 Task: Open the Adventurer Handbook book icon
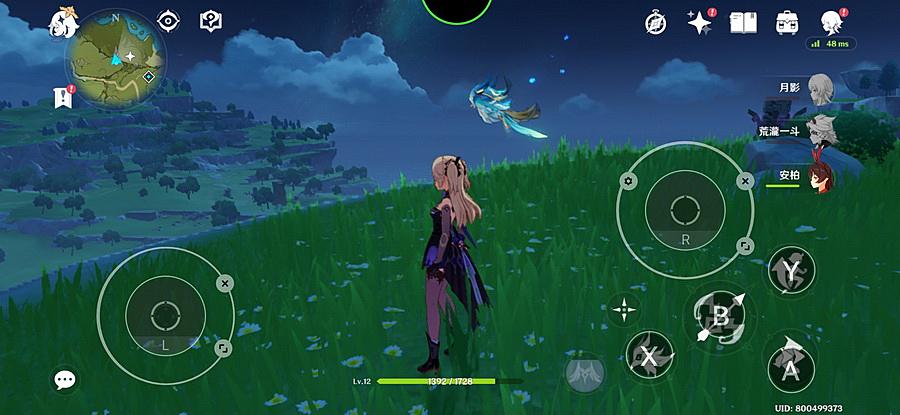click(x=743, y=22)
